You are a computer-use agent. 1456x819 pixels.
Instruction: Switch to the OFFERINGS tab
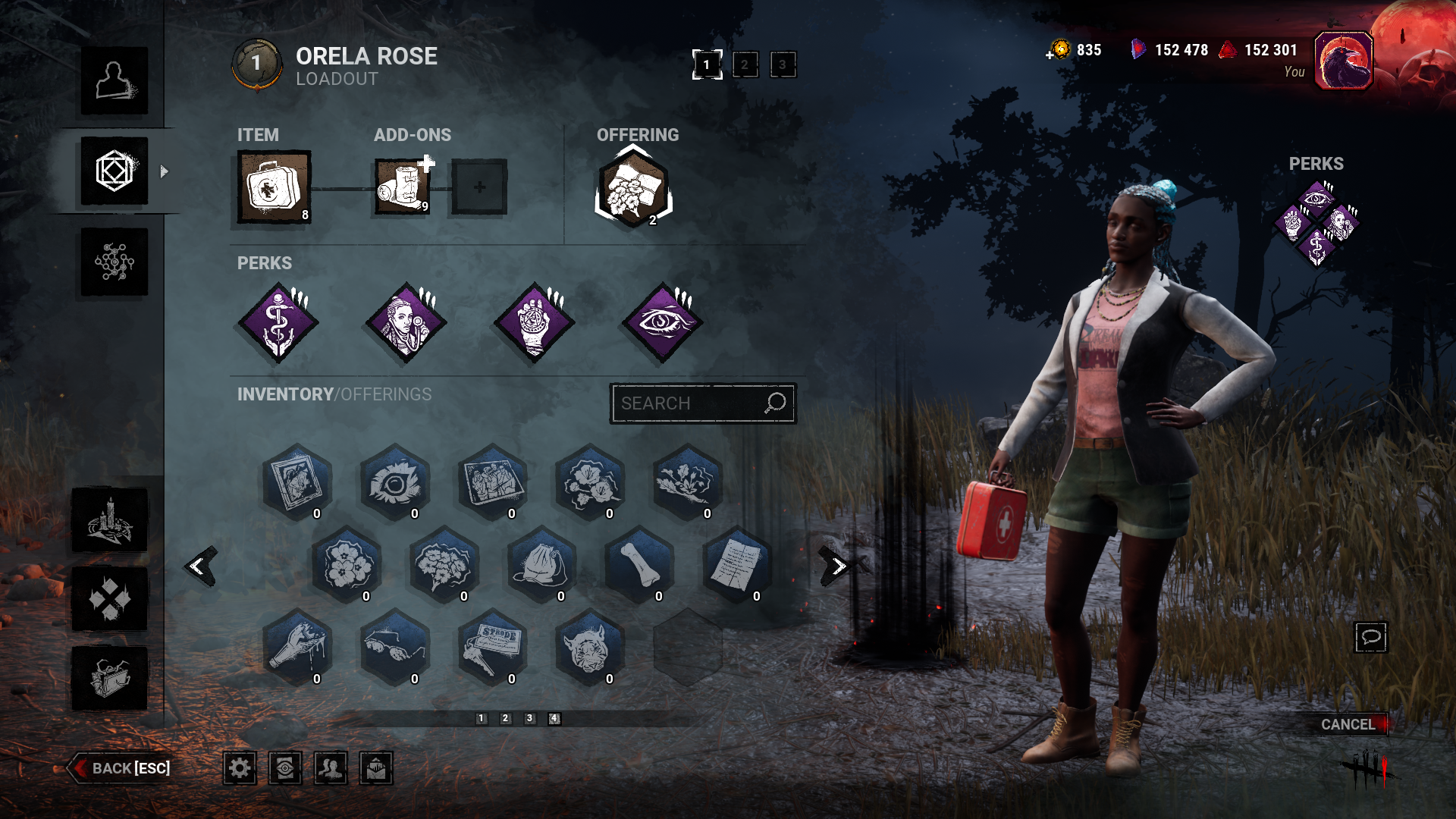click(x=384, y=394)
